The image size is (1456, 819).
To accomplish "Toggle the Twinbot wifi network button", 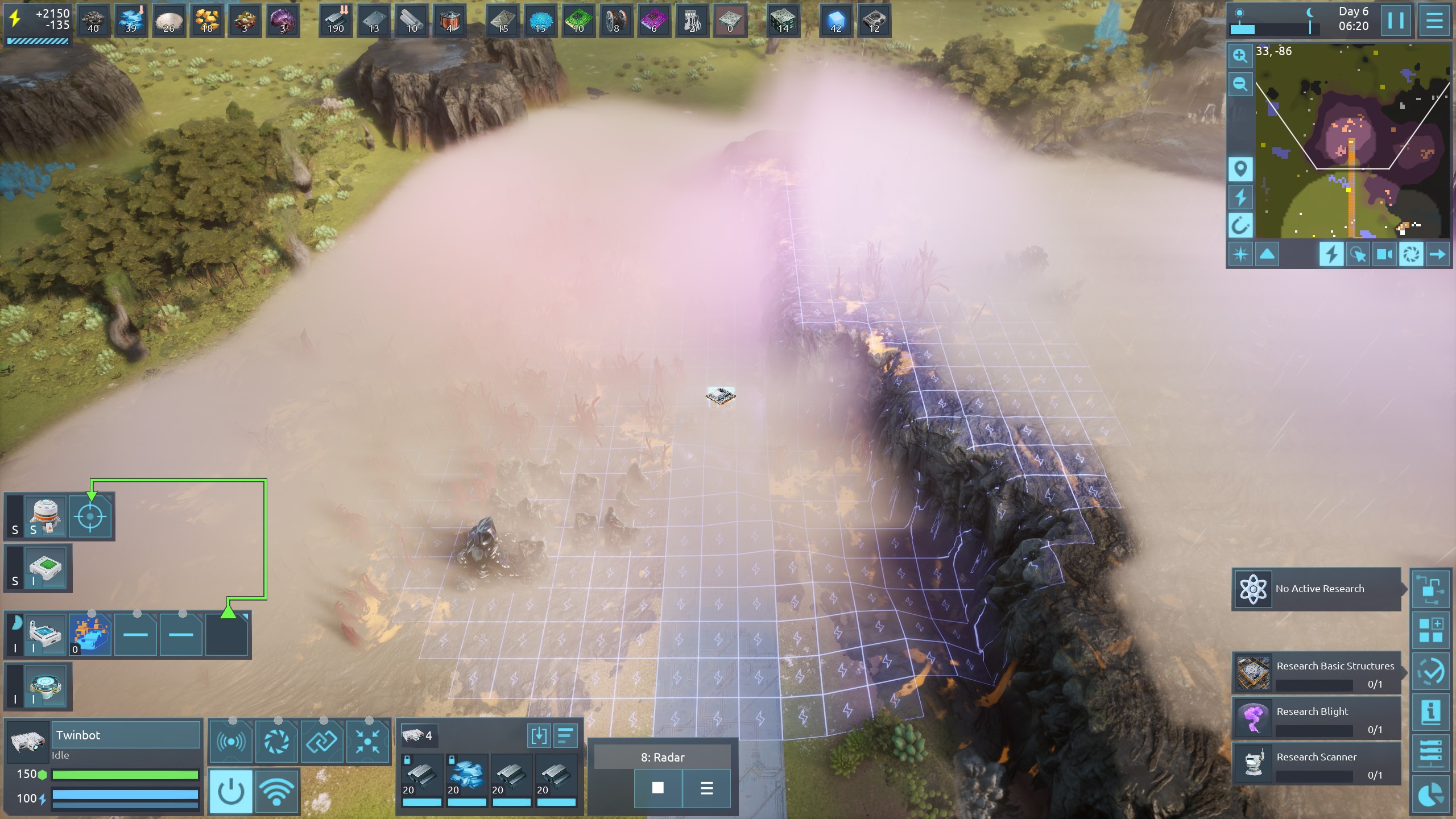I will 276,791.
